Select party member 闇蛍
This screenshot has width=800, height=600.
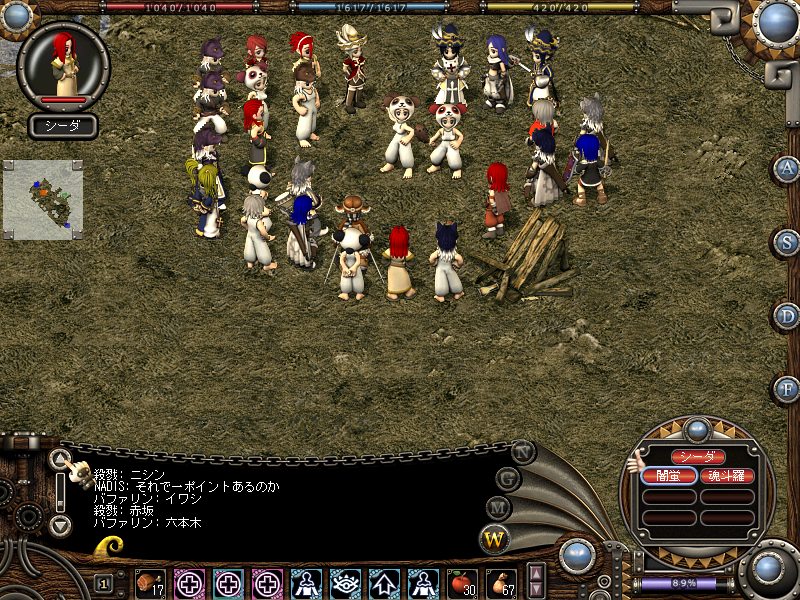click(x=668, y=476)
